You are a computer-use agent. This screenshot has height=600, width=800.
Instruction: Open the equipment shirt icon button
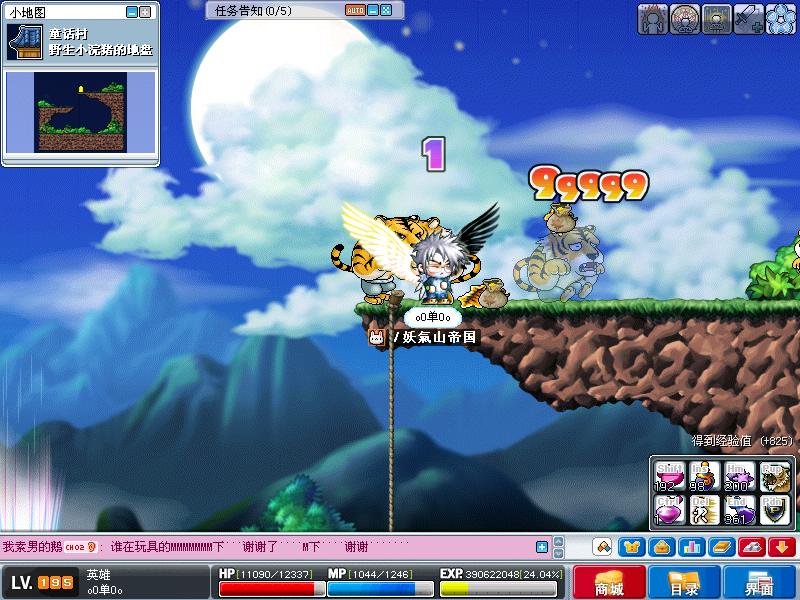(x=631, y=546)
